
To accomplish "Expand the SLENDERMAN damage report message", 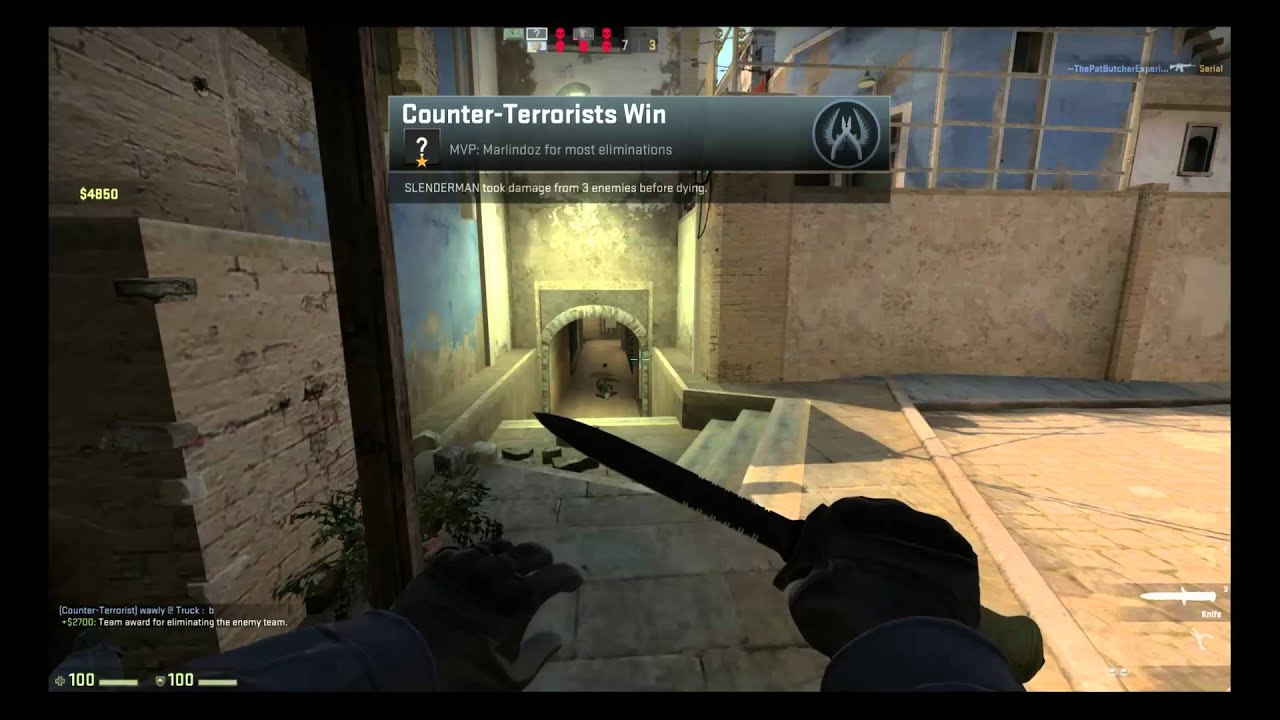I will (553, 186).
